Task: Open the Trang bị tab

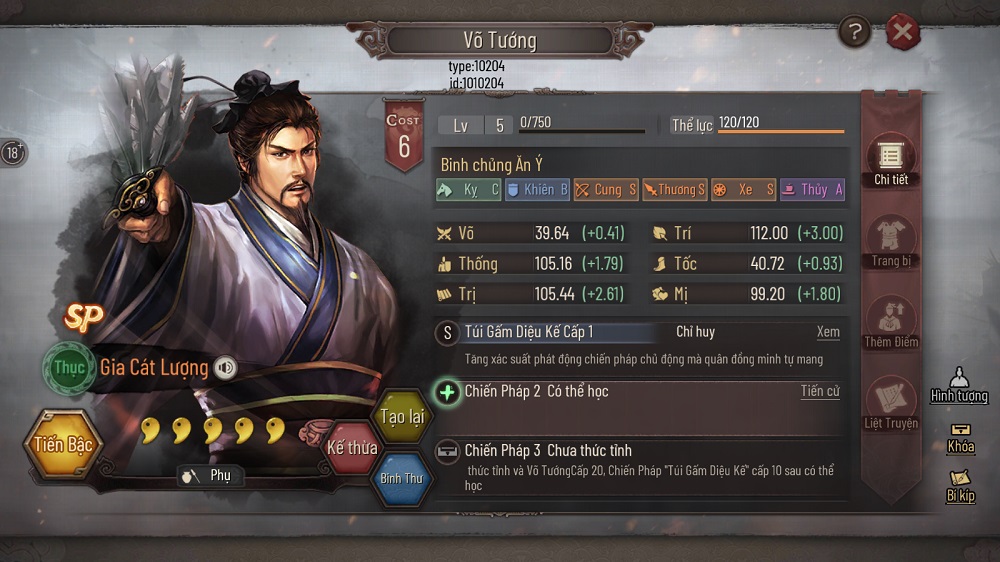Action: (890, 242)
